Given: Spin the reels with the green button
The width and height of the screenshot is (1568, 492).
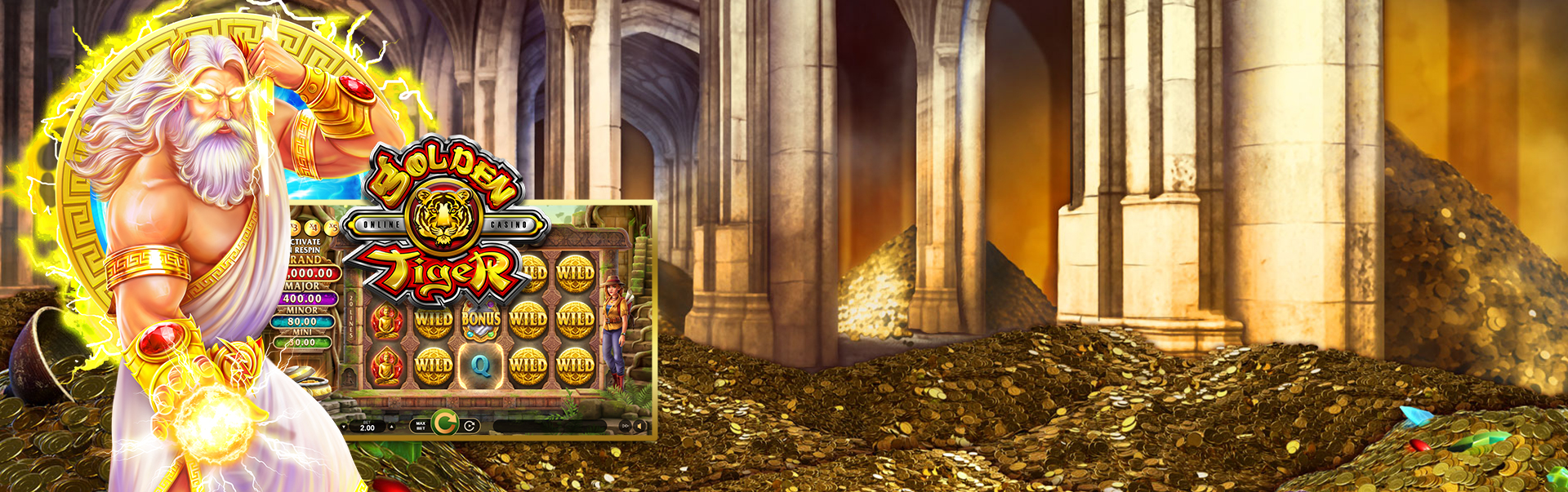Looking at the screenshot, I should click(x=444, y=423).
